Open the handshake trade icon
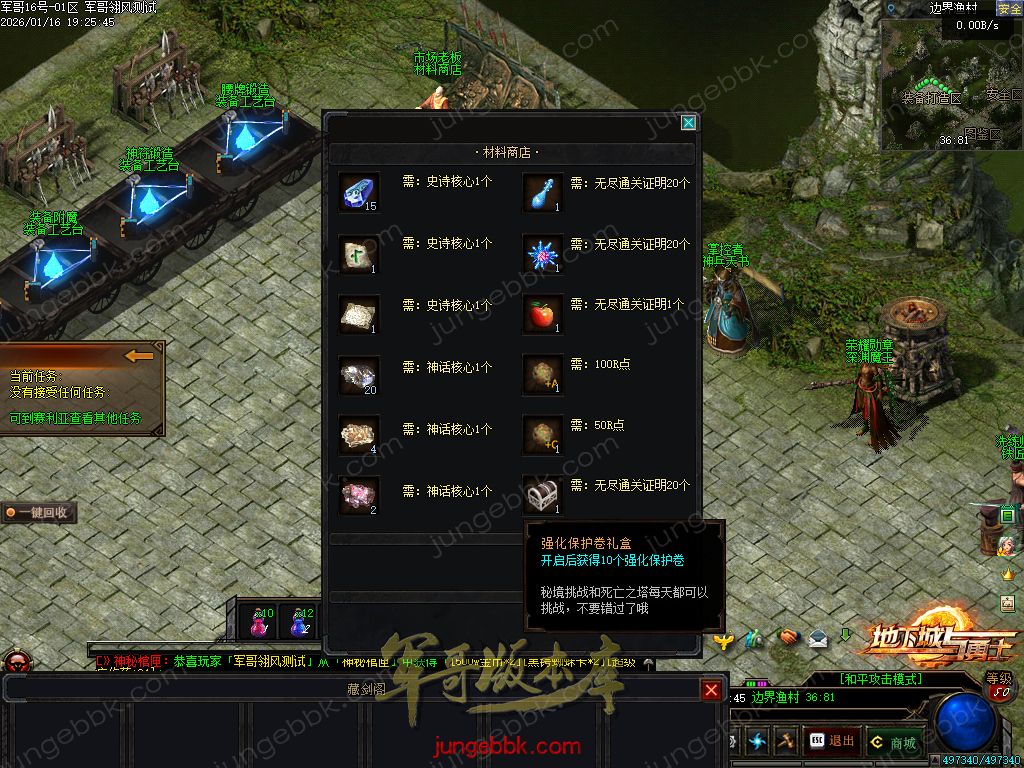Viewport: 1024px width, 768px height. (788, 638)
